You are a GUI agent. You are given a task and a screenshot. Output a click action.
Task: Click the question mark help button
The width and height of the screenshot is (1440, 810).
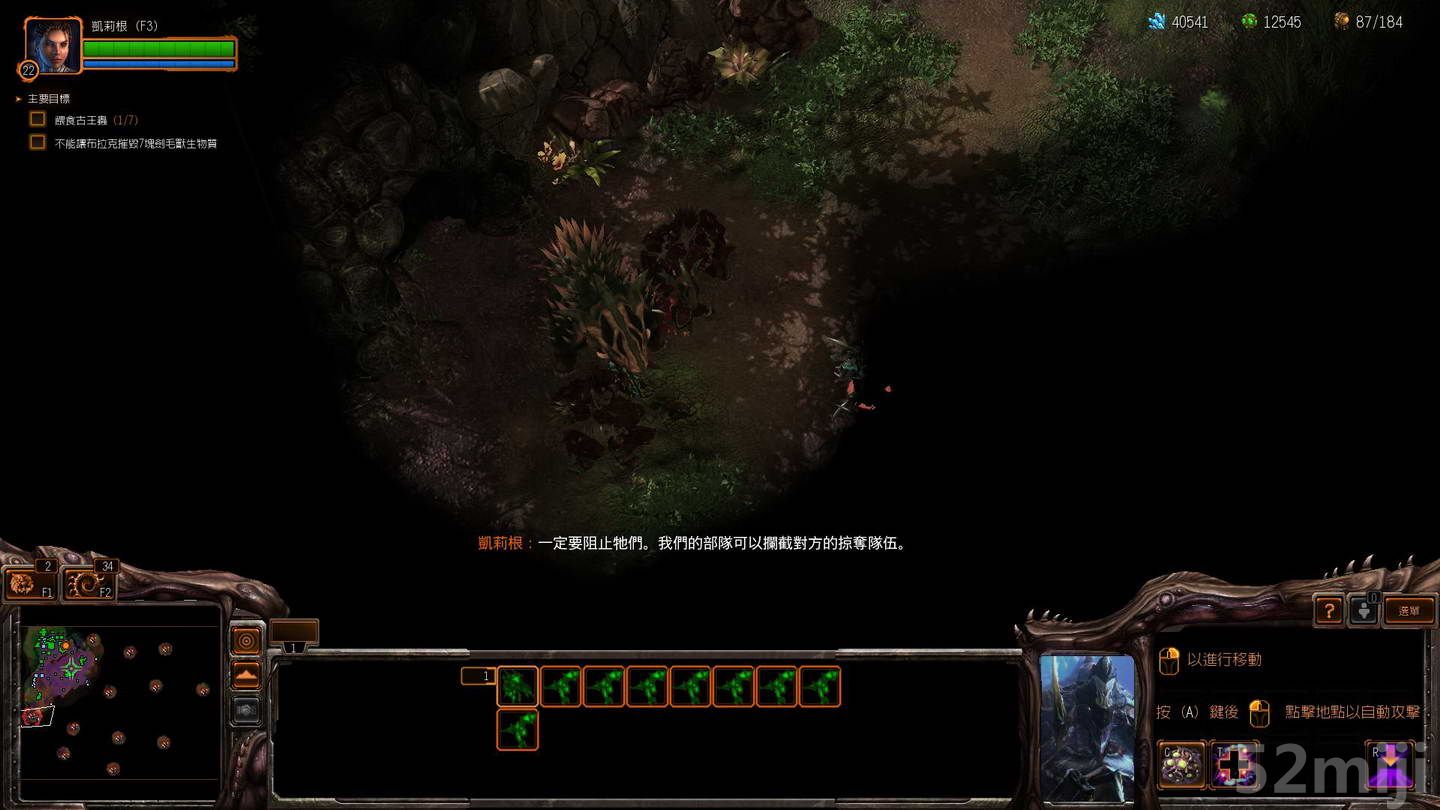(x=1328, y=610)
